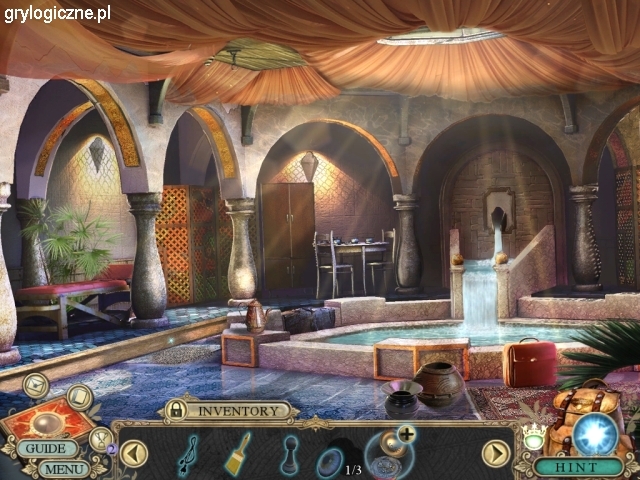This screenshot has width=640, height=480.
Task: Toggle the inventory padlock
Action: (176, 410)
